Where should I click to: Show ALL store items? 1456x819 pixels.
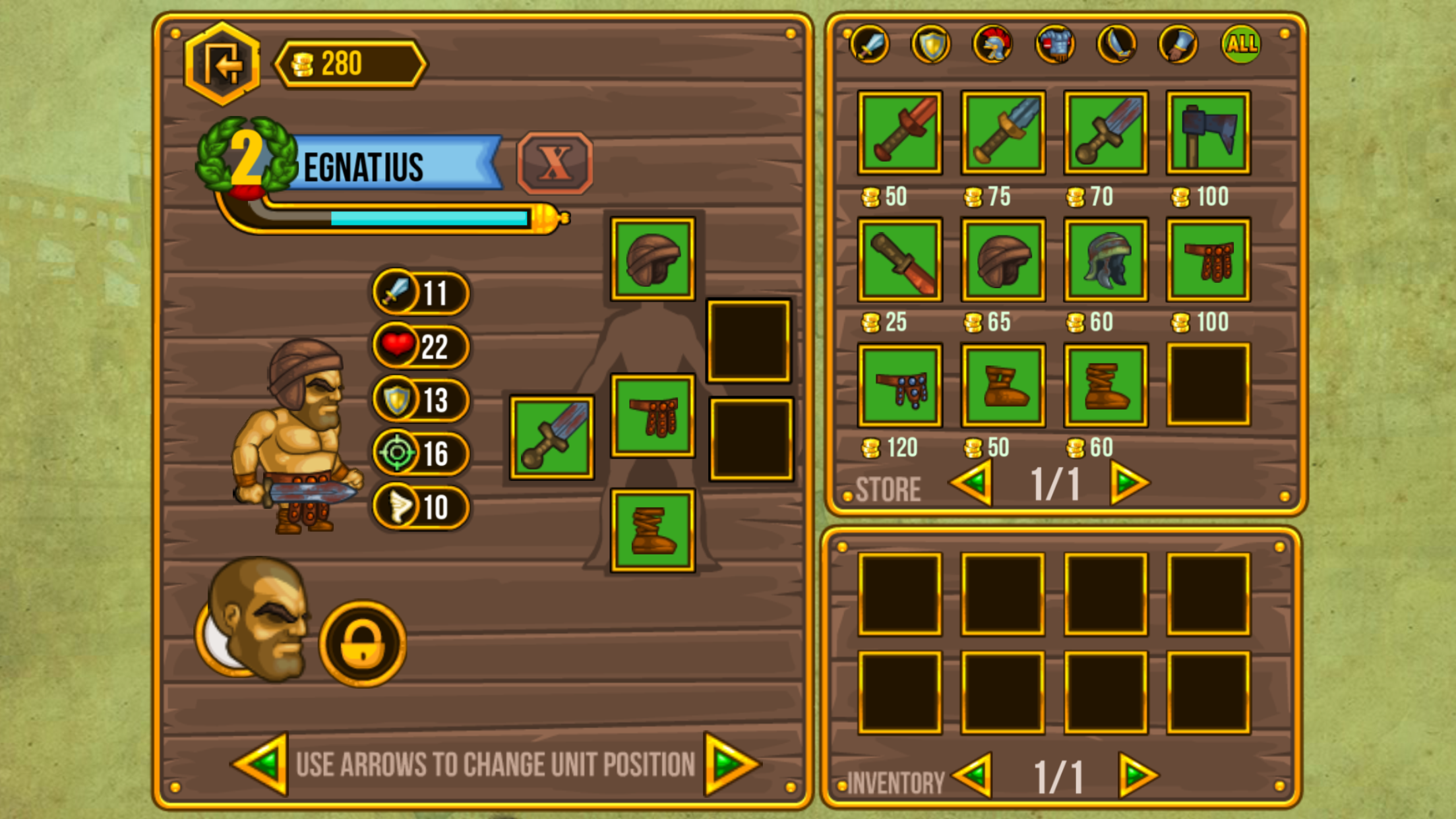[x=1241, y=44]
